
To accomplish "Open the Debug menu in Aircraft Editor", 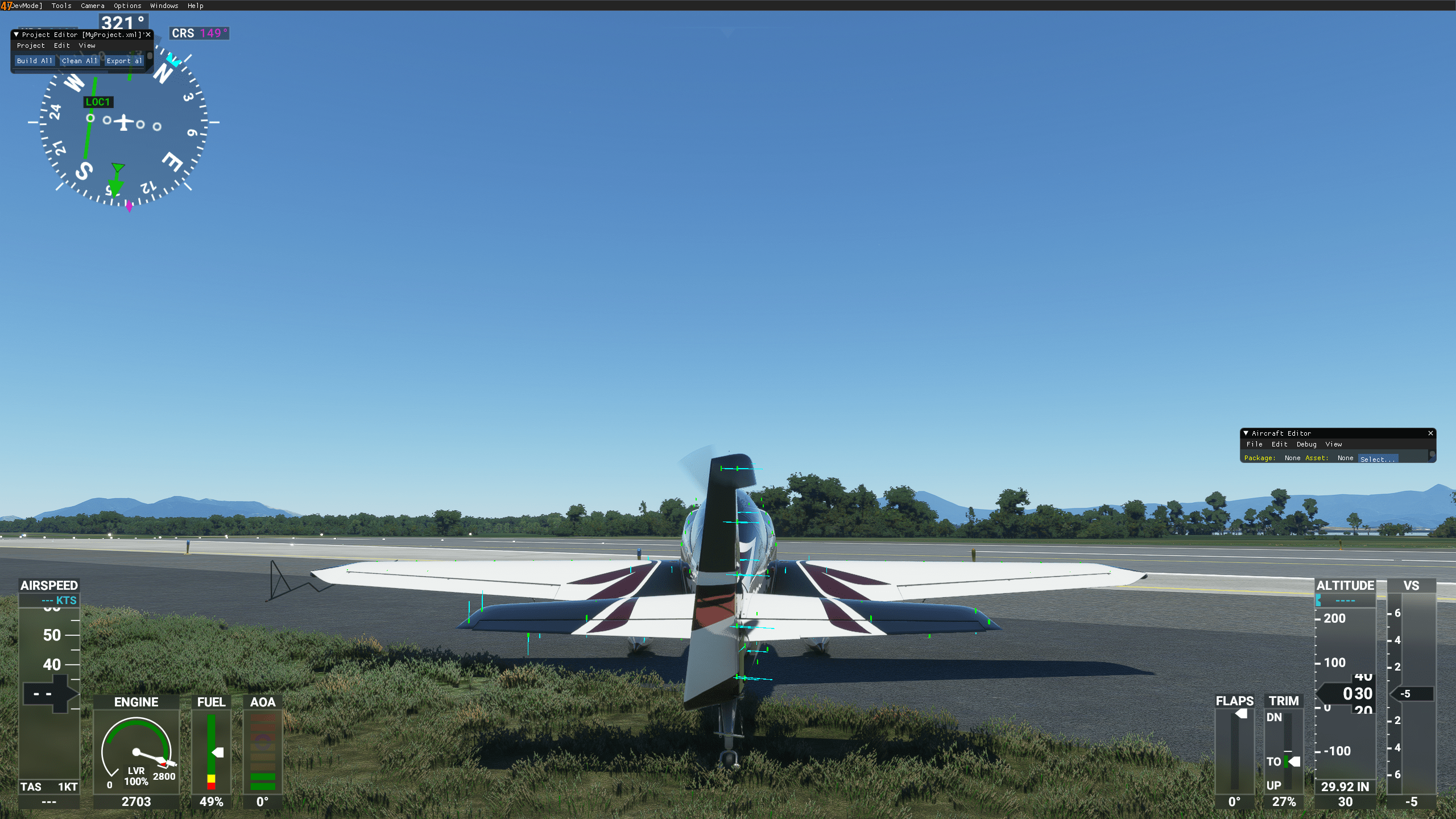I will (x=1306, y=444).
